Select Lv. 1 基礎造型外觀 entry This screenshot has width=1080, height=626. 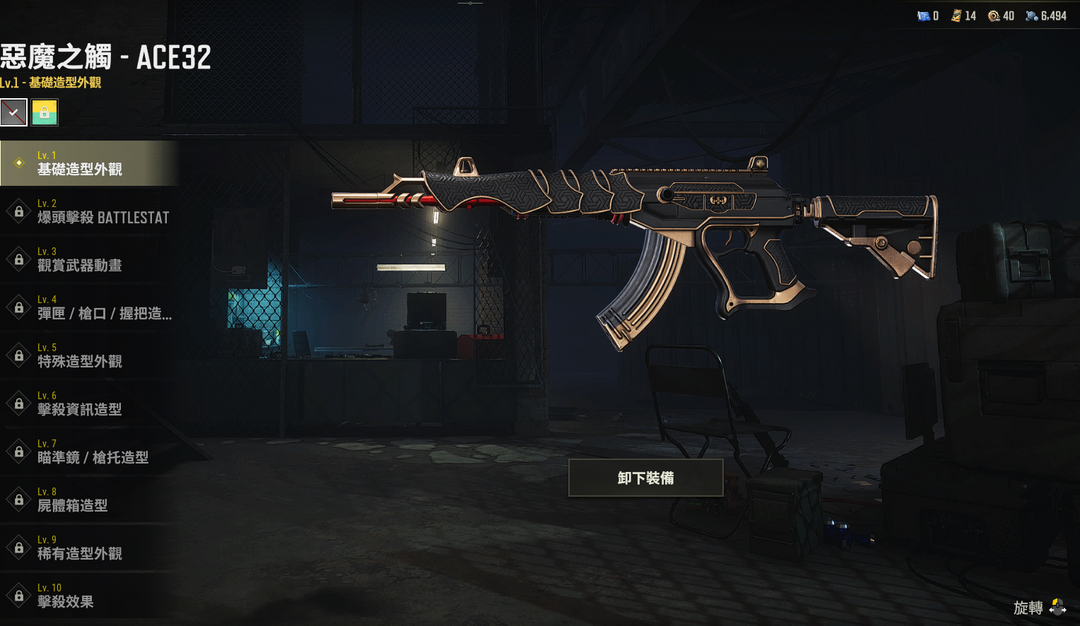coord(88,164)
